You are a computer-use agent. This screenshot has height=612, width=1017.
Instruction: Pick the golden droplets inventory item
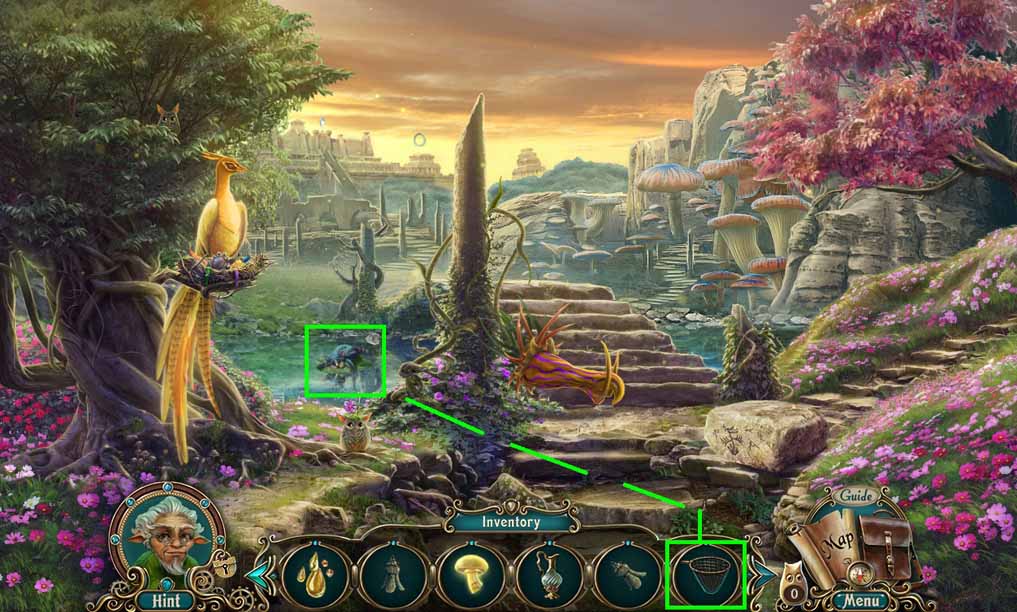tap(315, 574)
